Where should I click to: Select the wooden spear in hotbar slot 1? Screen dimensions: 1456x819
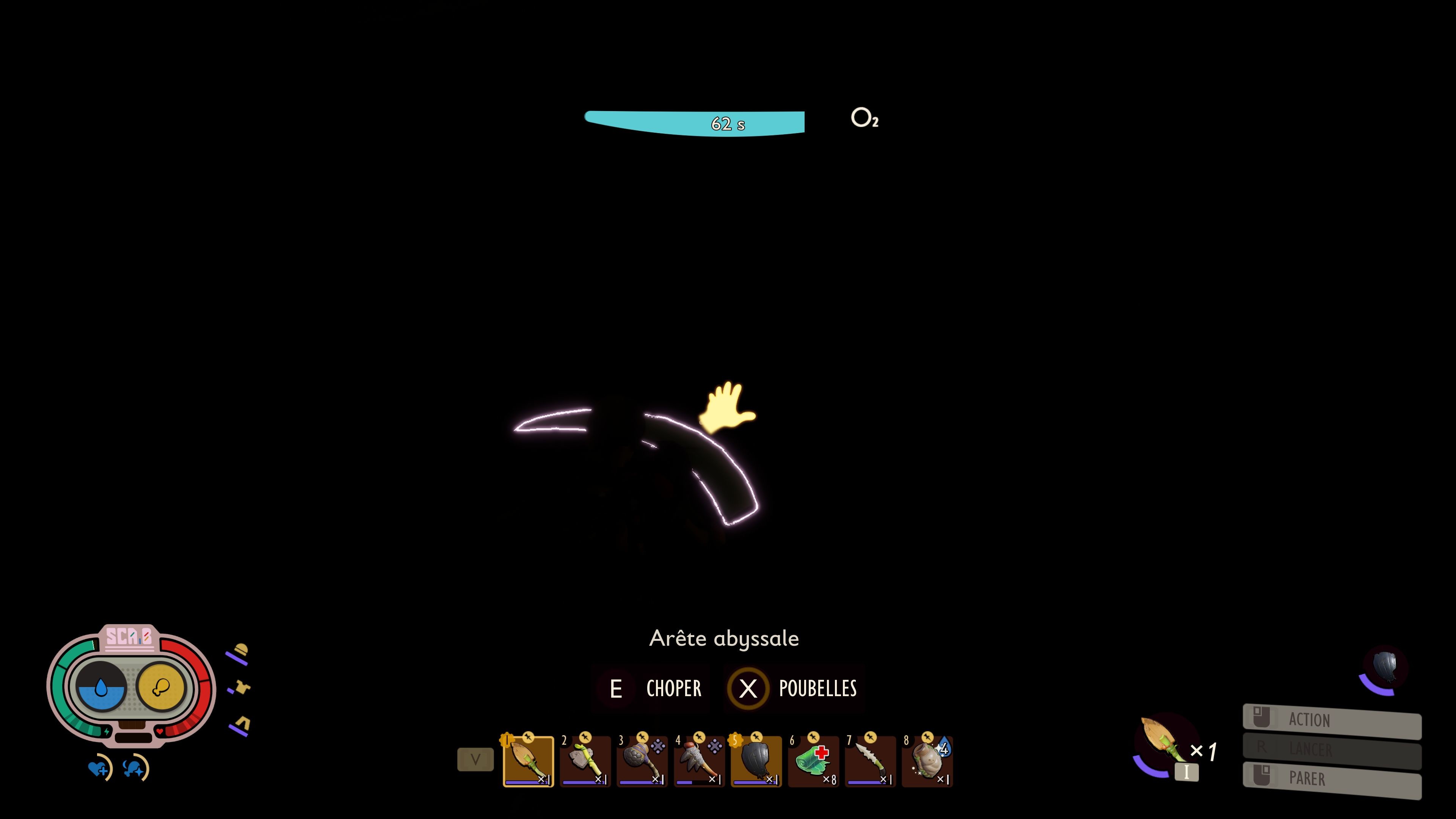click(x=529, y=762)
